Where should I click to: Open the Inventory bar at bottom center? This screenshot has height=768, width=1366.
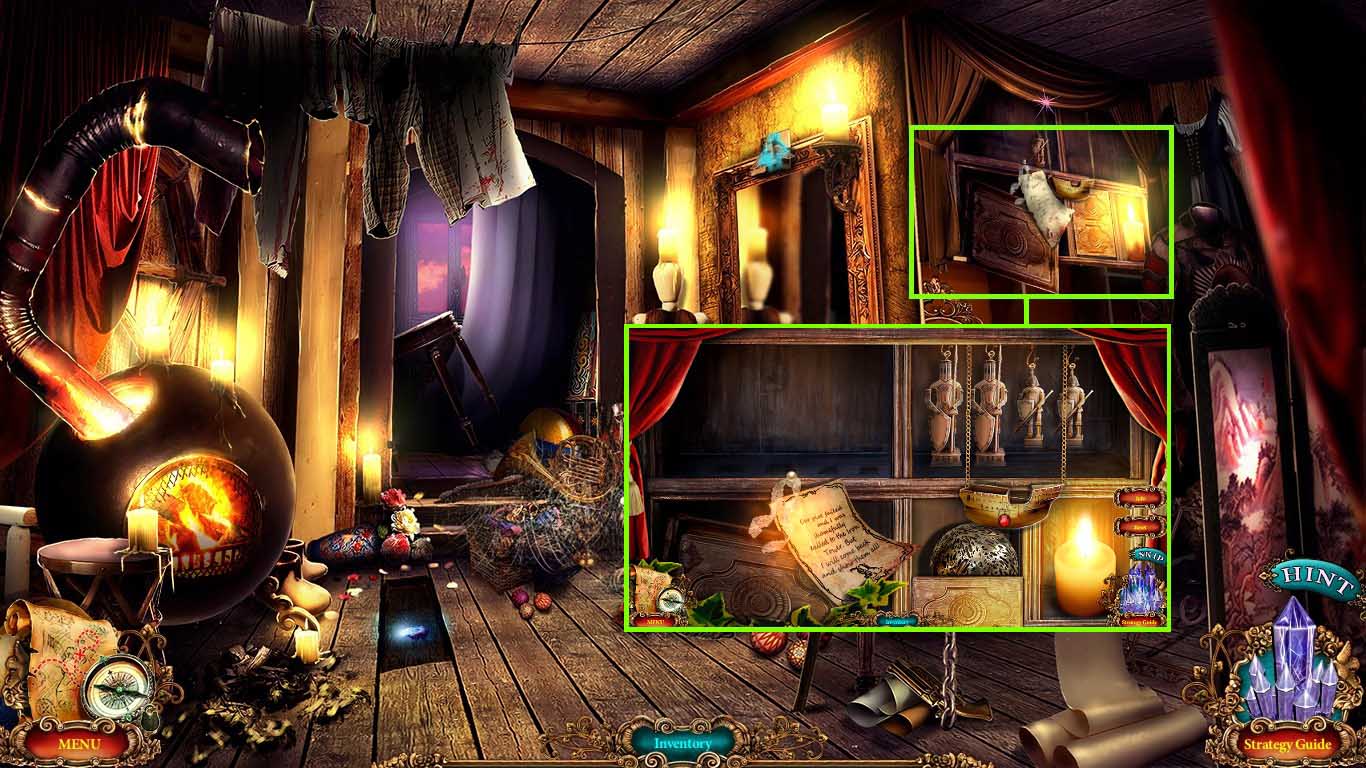tap(683, 744)
